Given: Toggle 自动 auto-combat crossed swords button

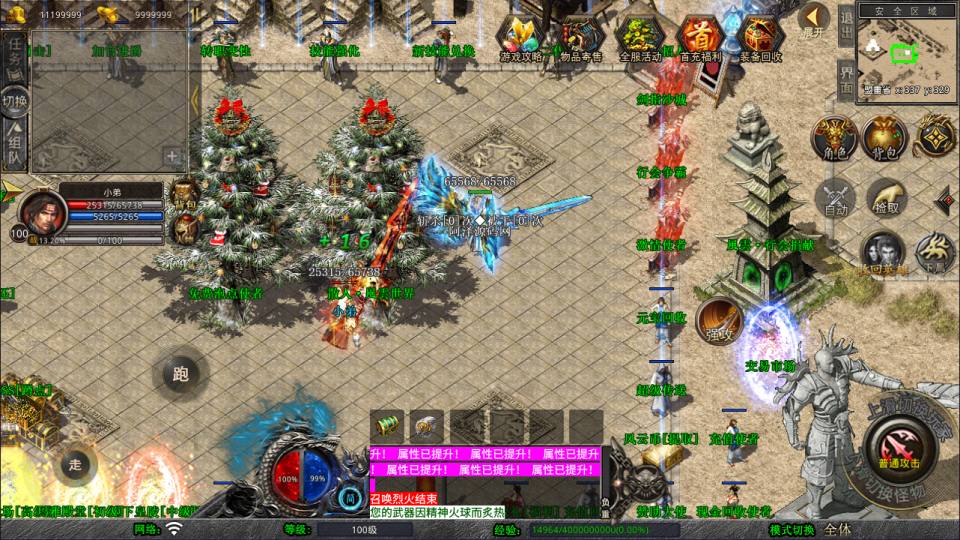Looking at the screenshot, I should pos(835,197).
